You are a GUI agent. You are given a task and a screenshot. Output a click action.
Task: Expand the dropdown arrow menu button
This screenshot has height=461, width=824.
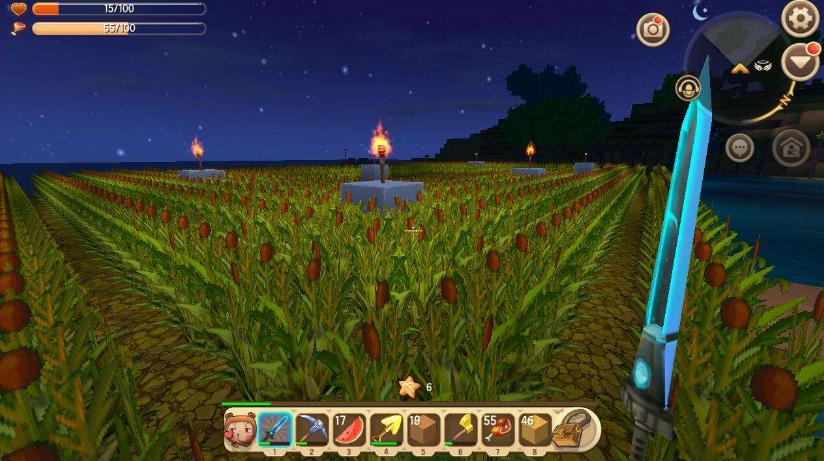click(x=800, y=62)
